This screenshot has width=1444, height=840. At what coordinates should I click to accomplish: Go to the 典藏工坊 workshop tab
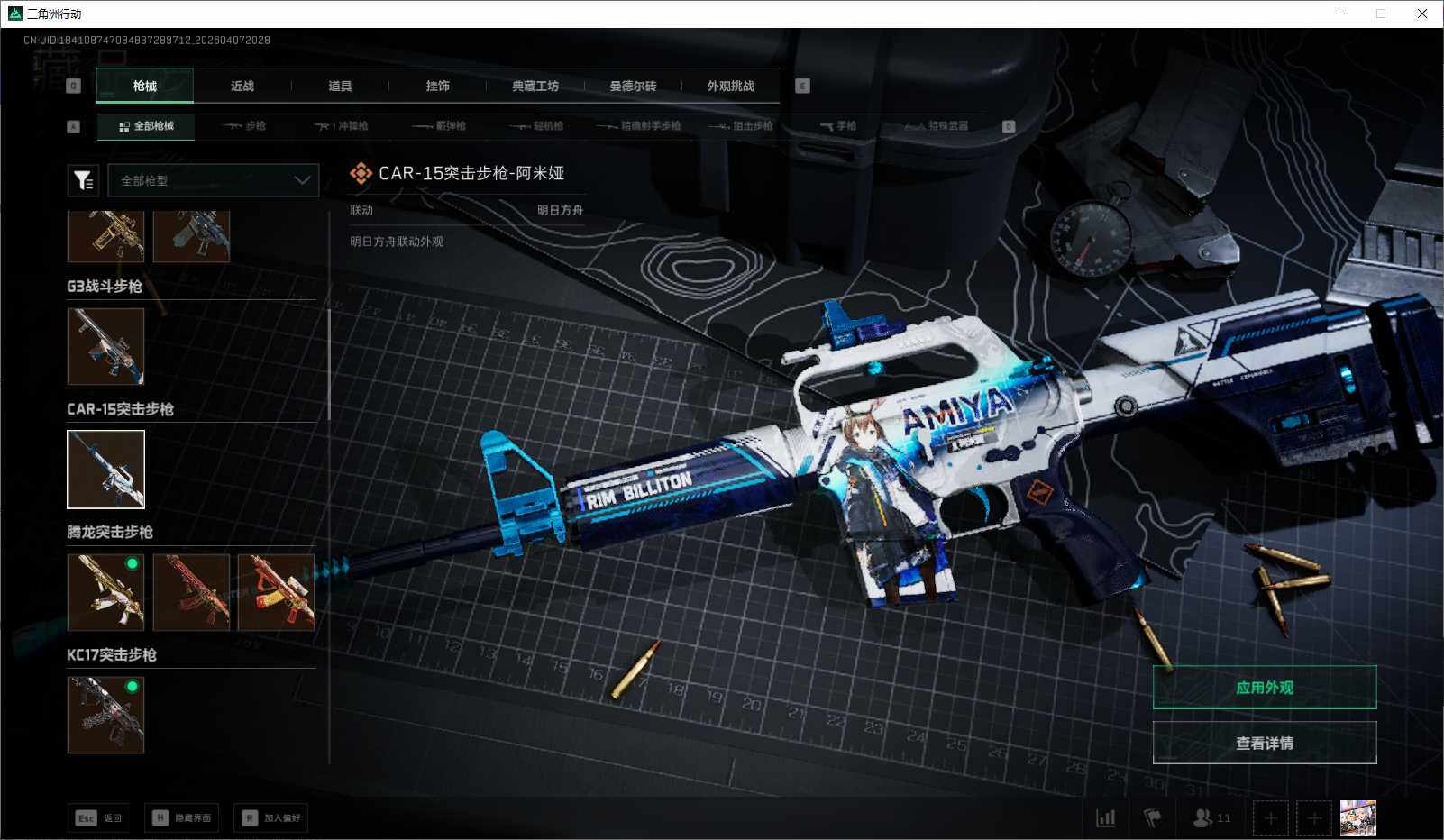pyautogui.click(x=535, y=87)
